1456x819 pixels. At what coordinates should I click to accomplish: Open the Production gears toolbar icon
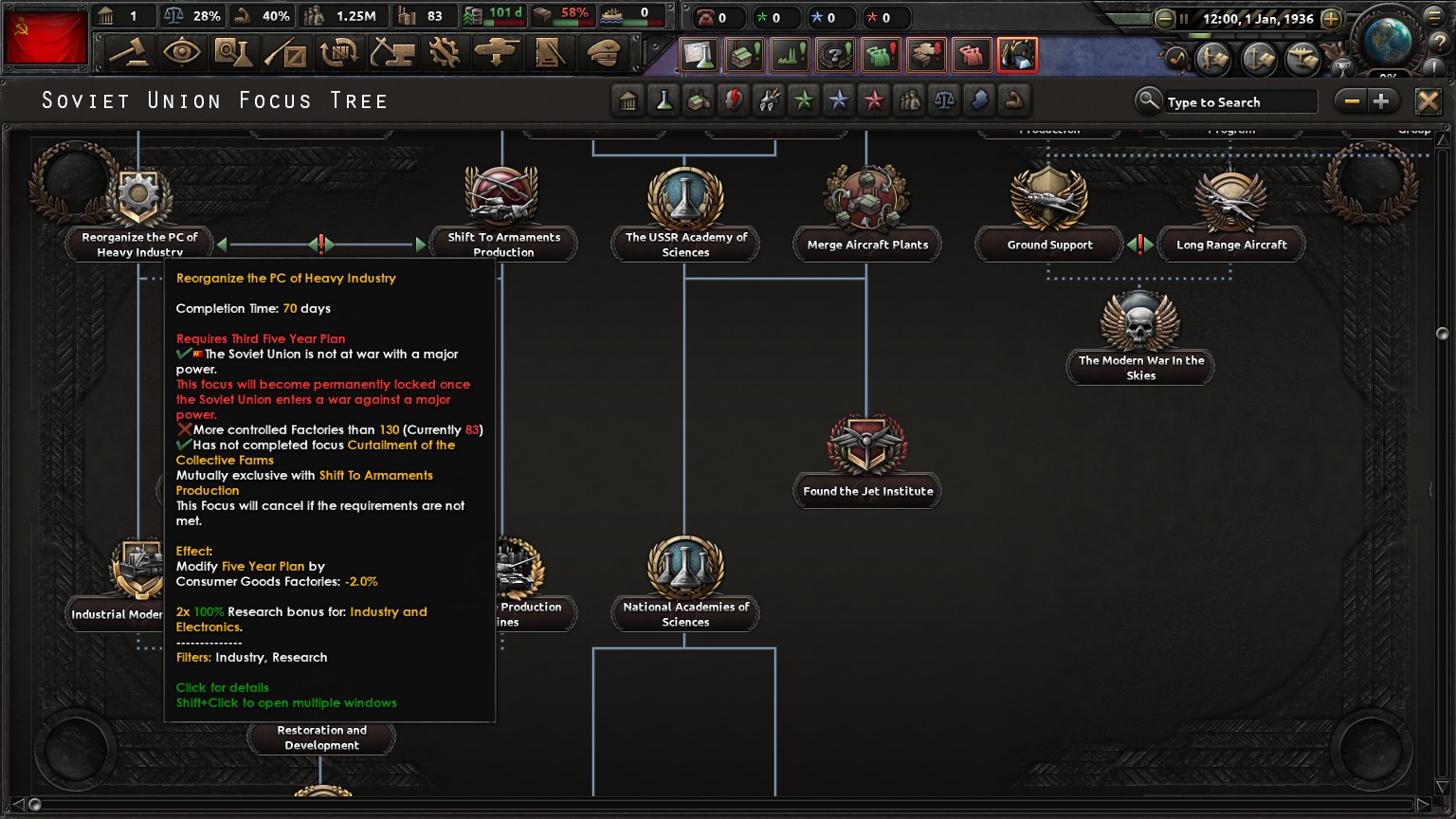(x=446, y=54)
